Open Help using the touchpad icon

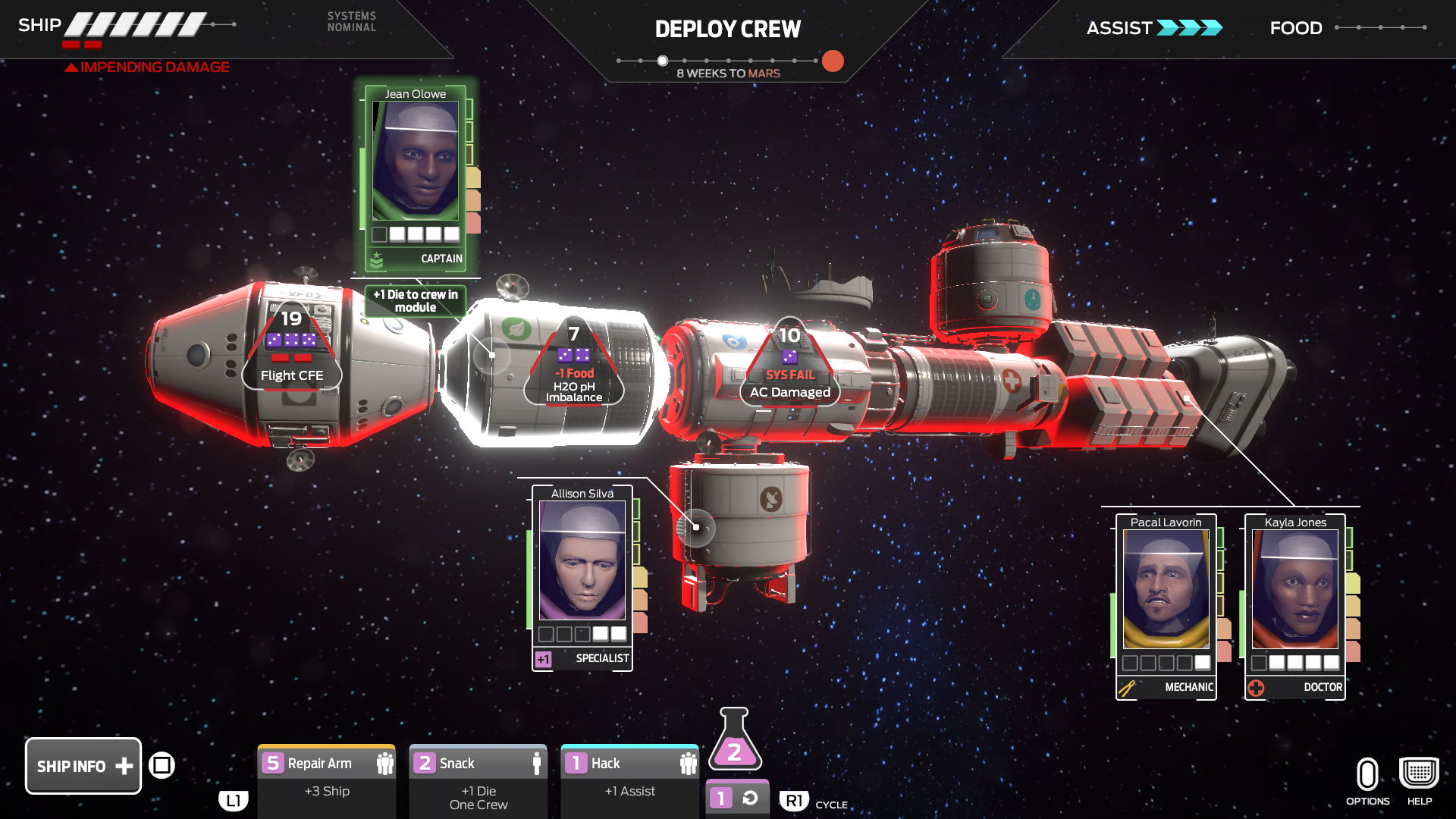(1417, 771)
